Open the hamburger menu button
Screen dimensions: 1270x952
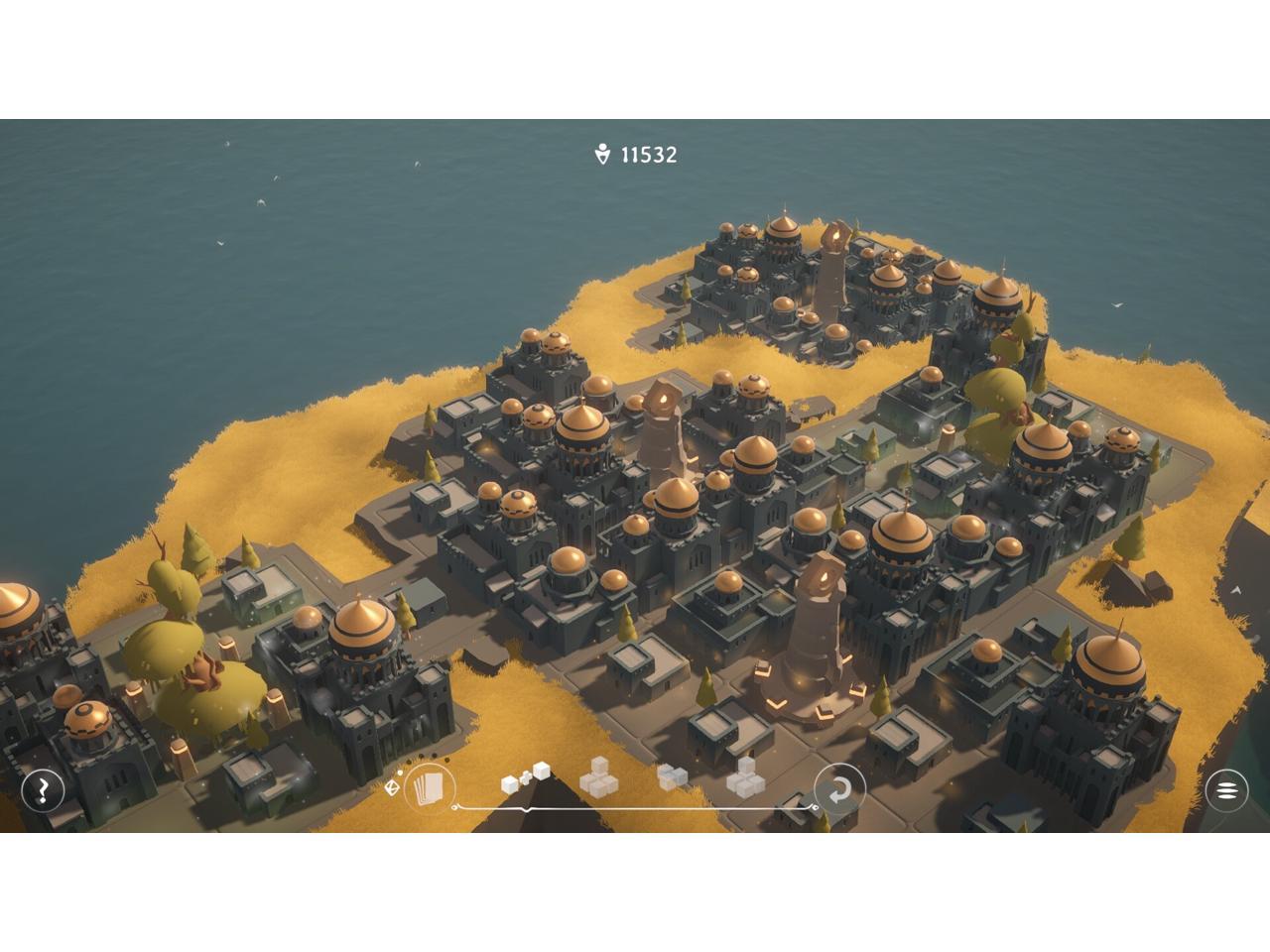coord(1226,790)
